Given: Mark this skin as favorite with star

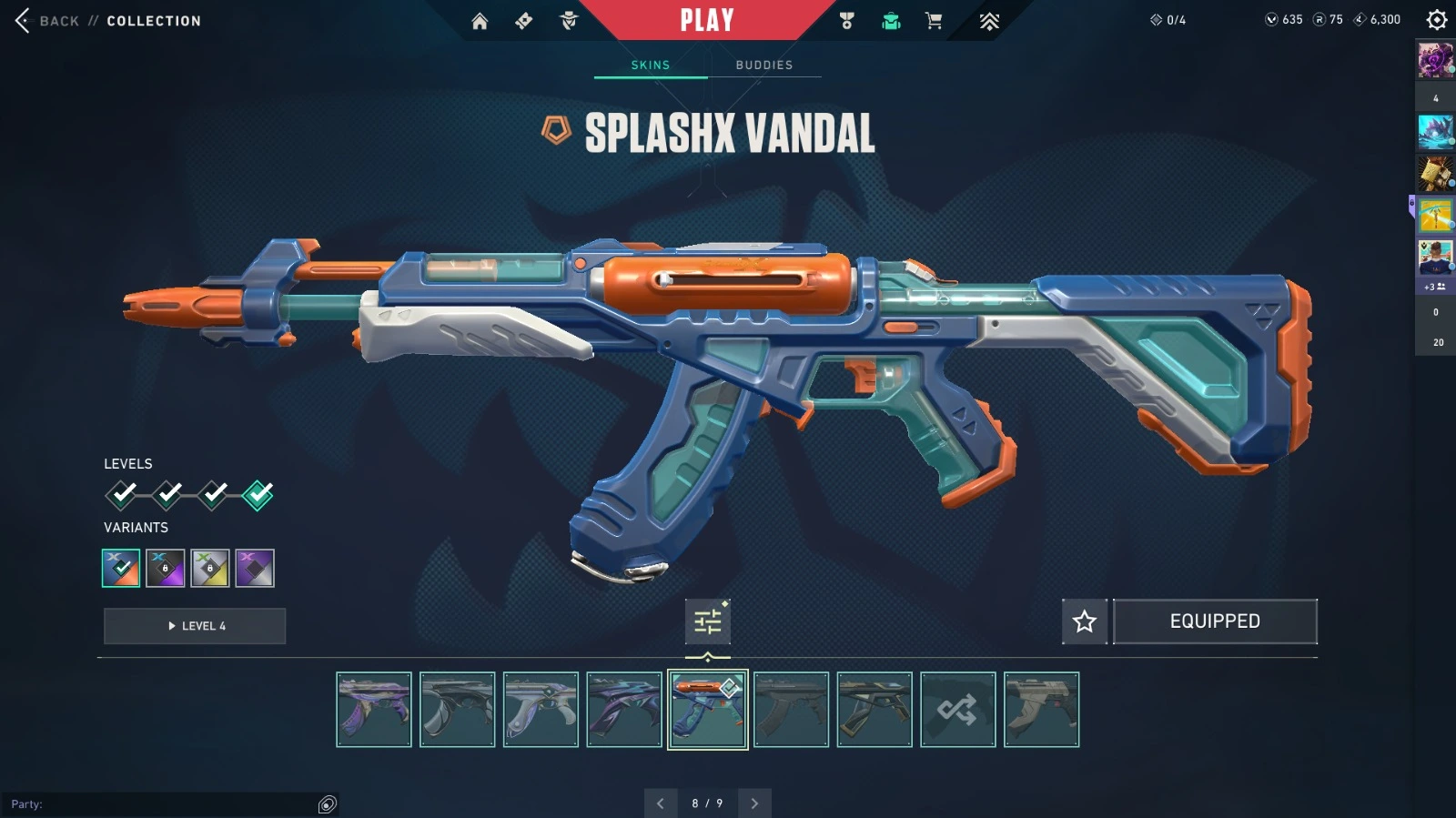Looking at the screenshot, I should pyautogui.click(x=1085, y=621).
